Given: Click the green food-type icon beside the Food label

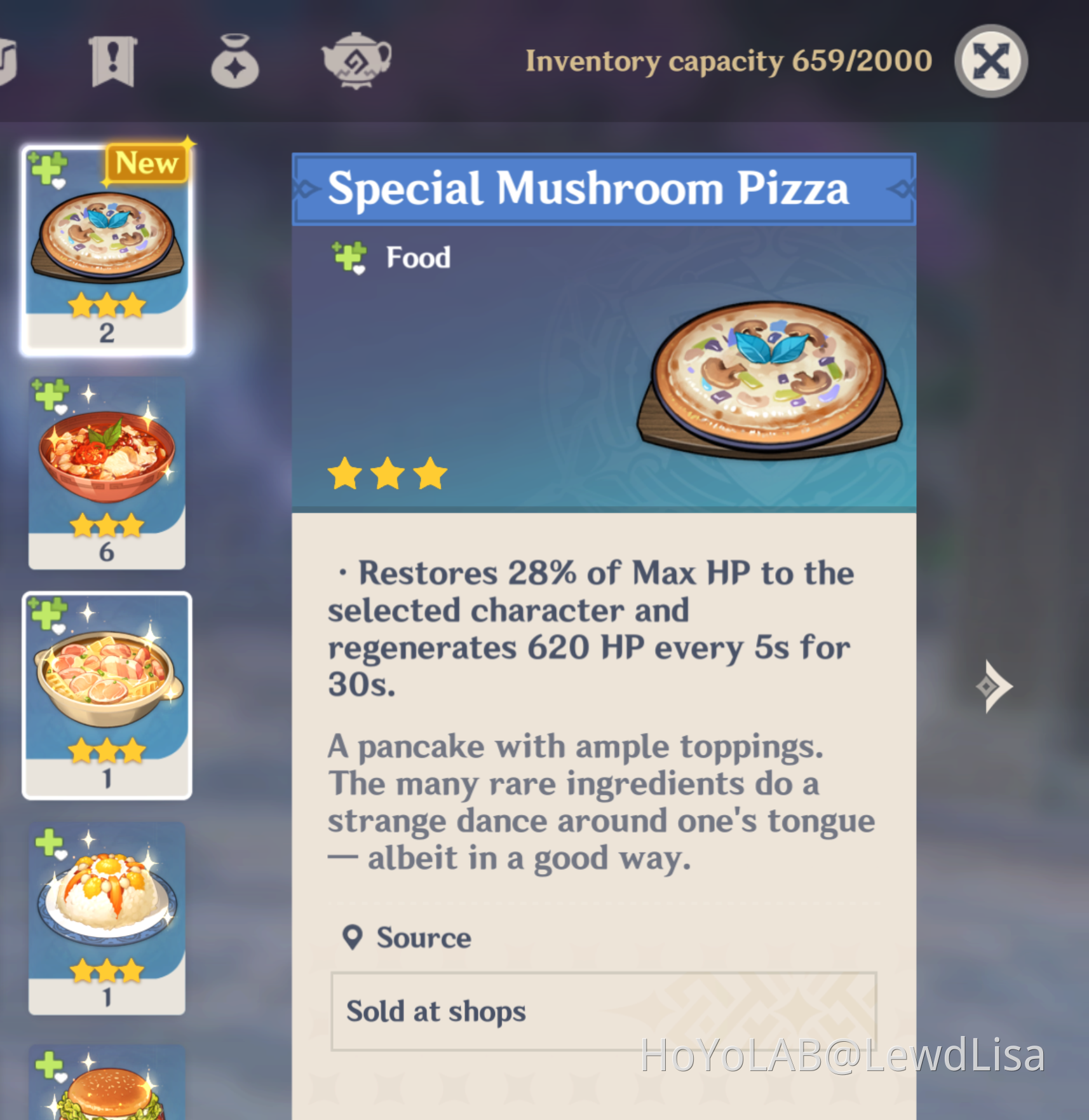Looking at the screenshot, I should coord(348,257).
